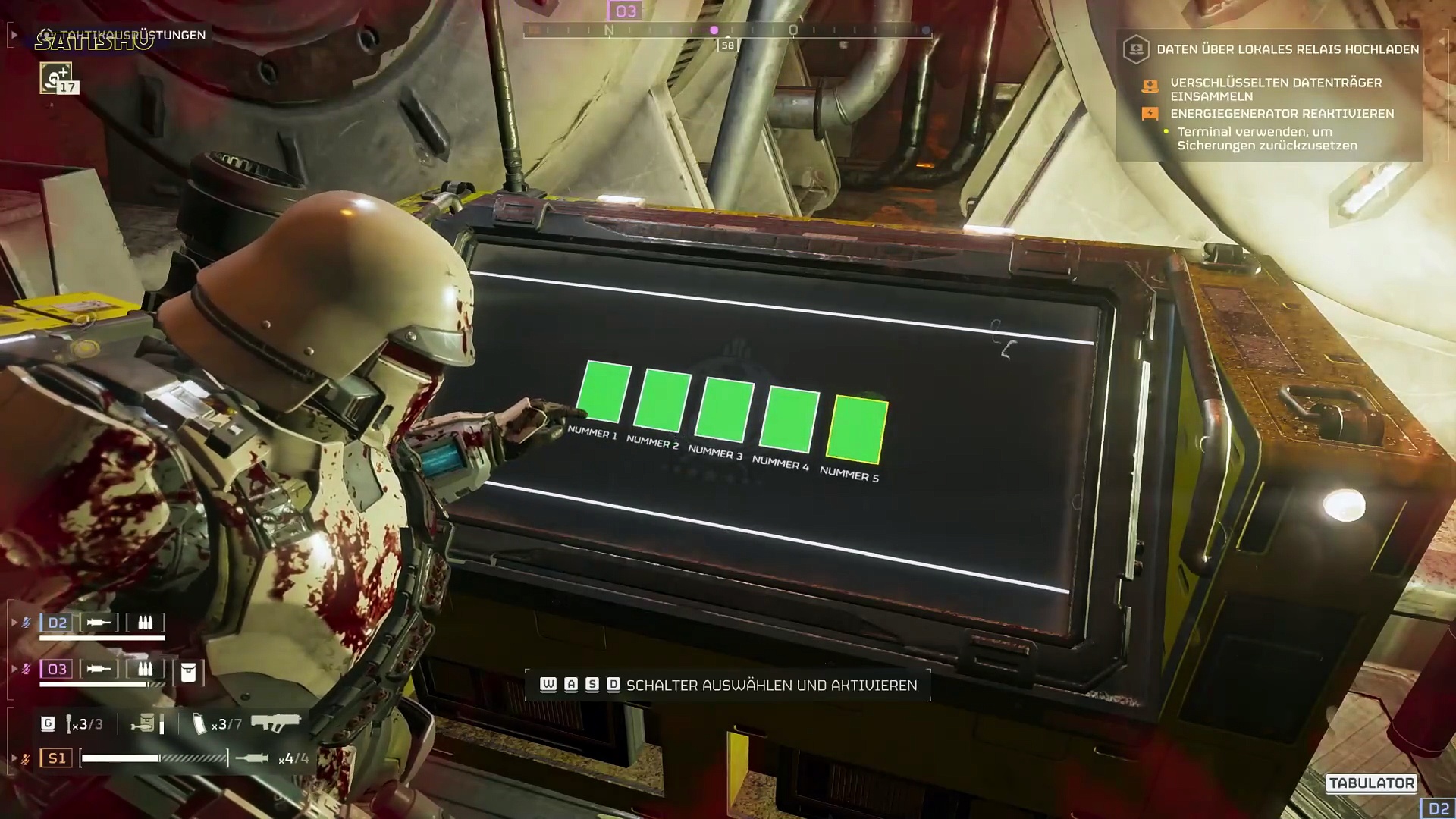The image size is (1456, 819).
Task: Select squad member D2's tag
Action: coord(57,623)
